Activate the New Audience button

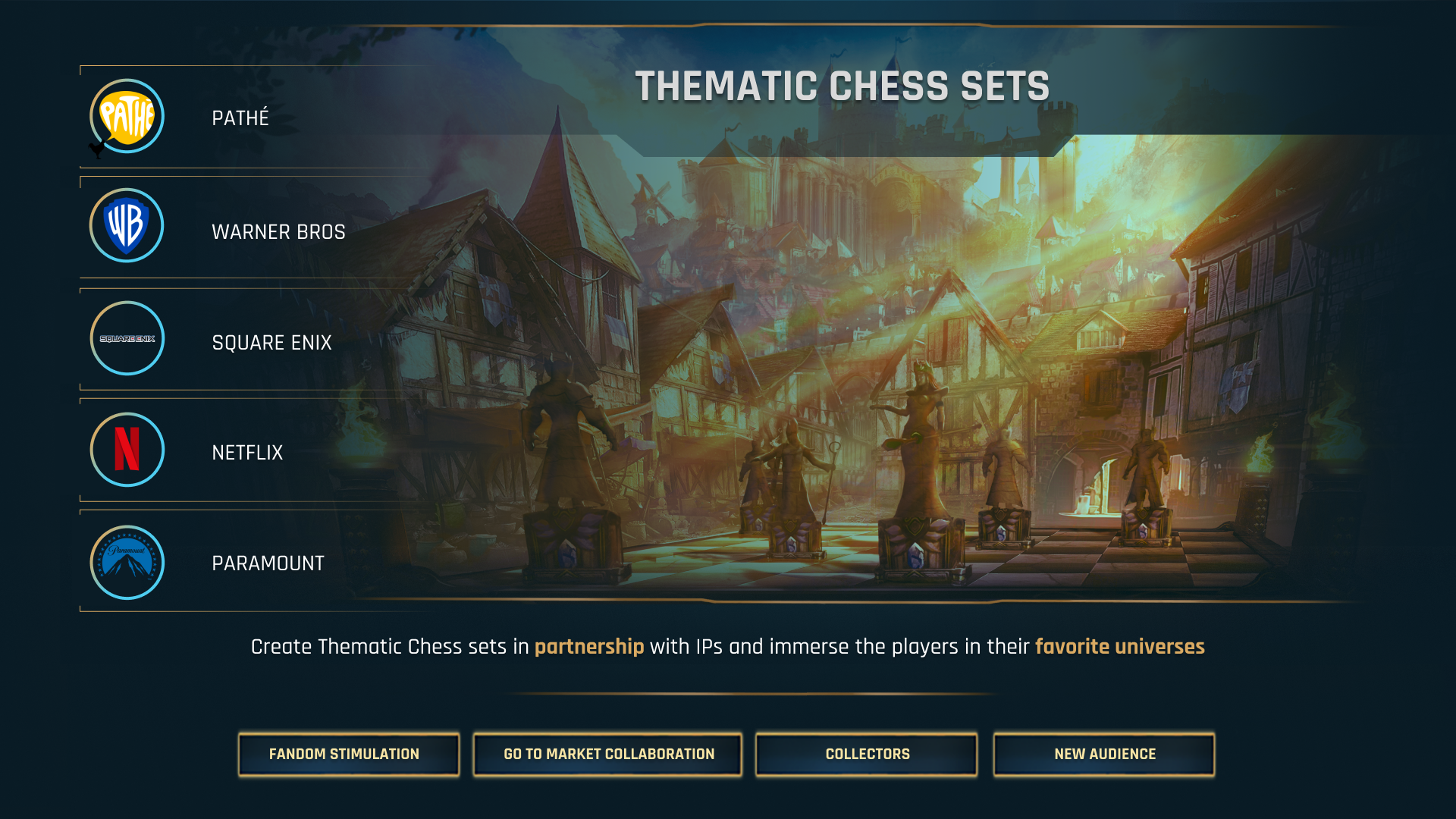coord(1103,754)
